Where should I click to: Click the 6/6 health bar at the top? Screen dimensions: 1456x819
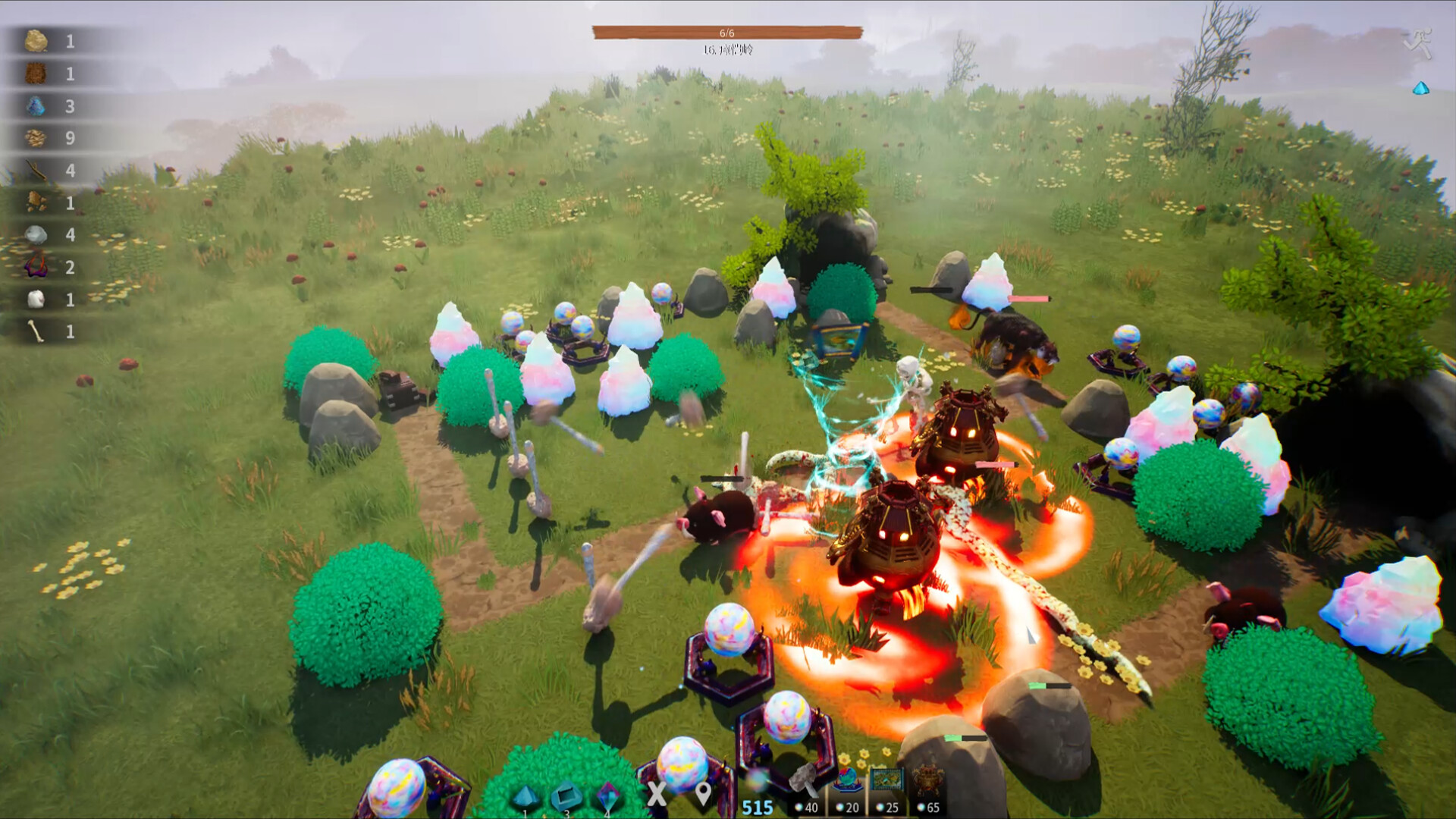[728, 32]
